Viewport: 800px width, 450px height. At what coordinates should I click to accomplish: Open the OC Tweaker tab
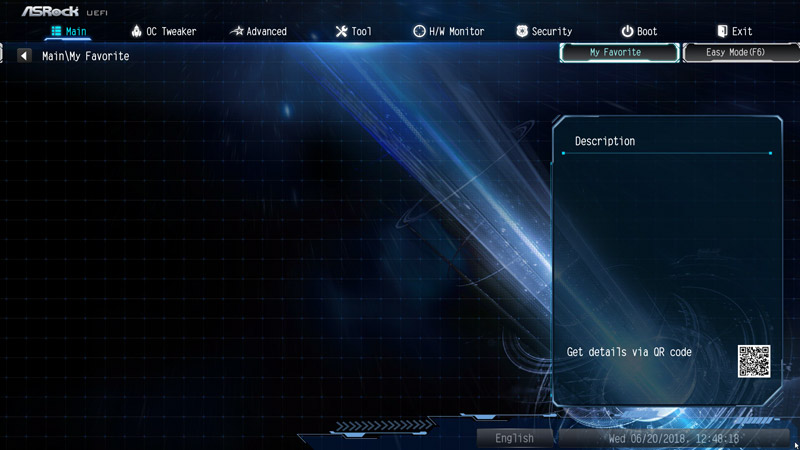[163, 31]
